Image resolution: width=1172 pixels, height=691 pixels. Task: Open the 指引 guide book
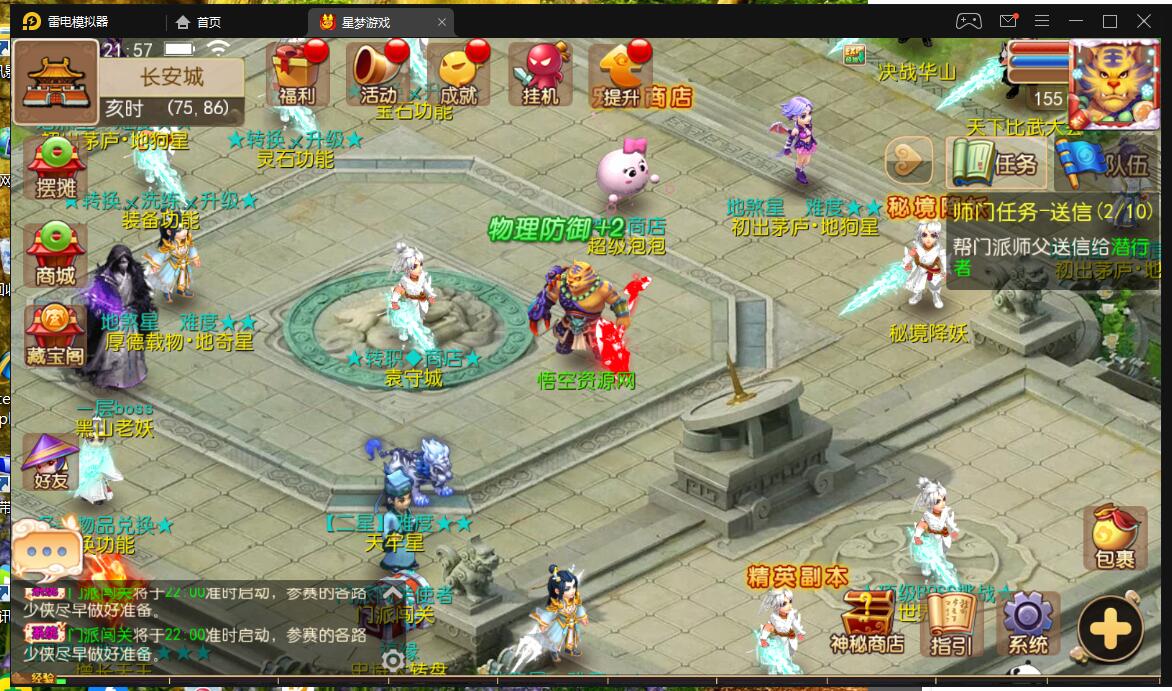click(950, 620)
